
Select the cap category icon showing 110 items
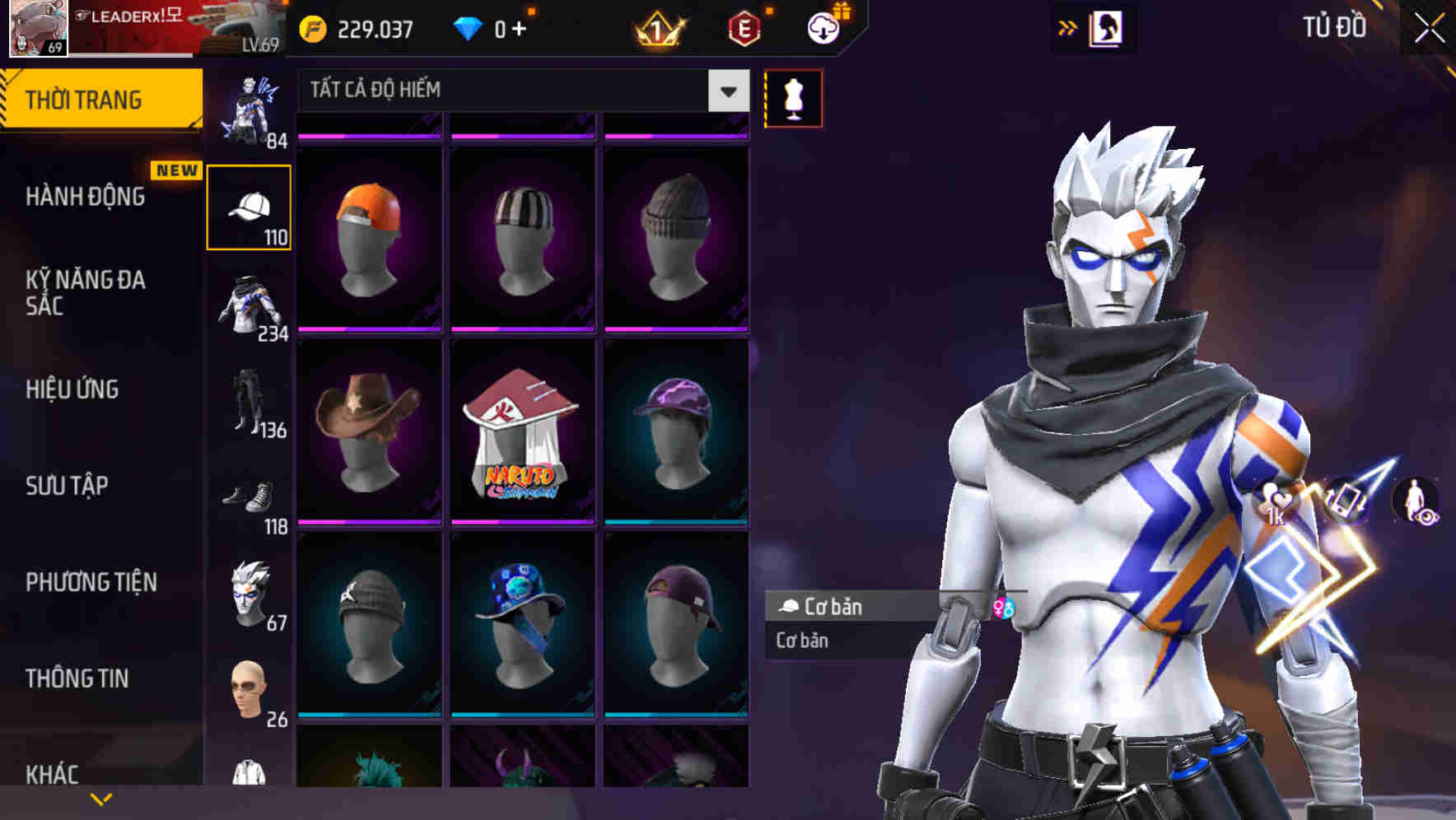coord(249,207)
